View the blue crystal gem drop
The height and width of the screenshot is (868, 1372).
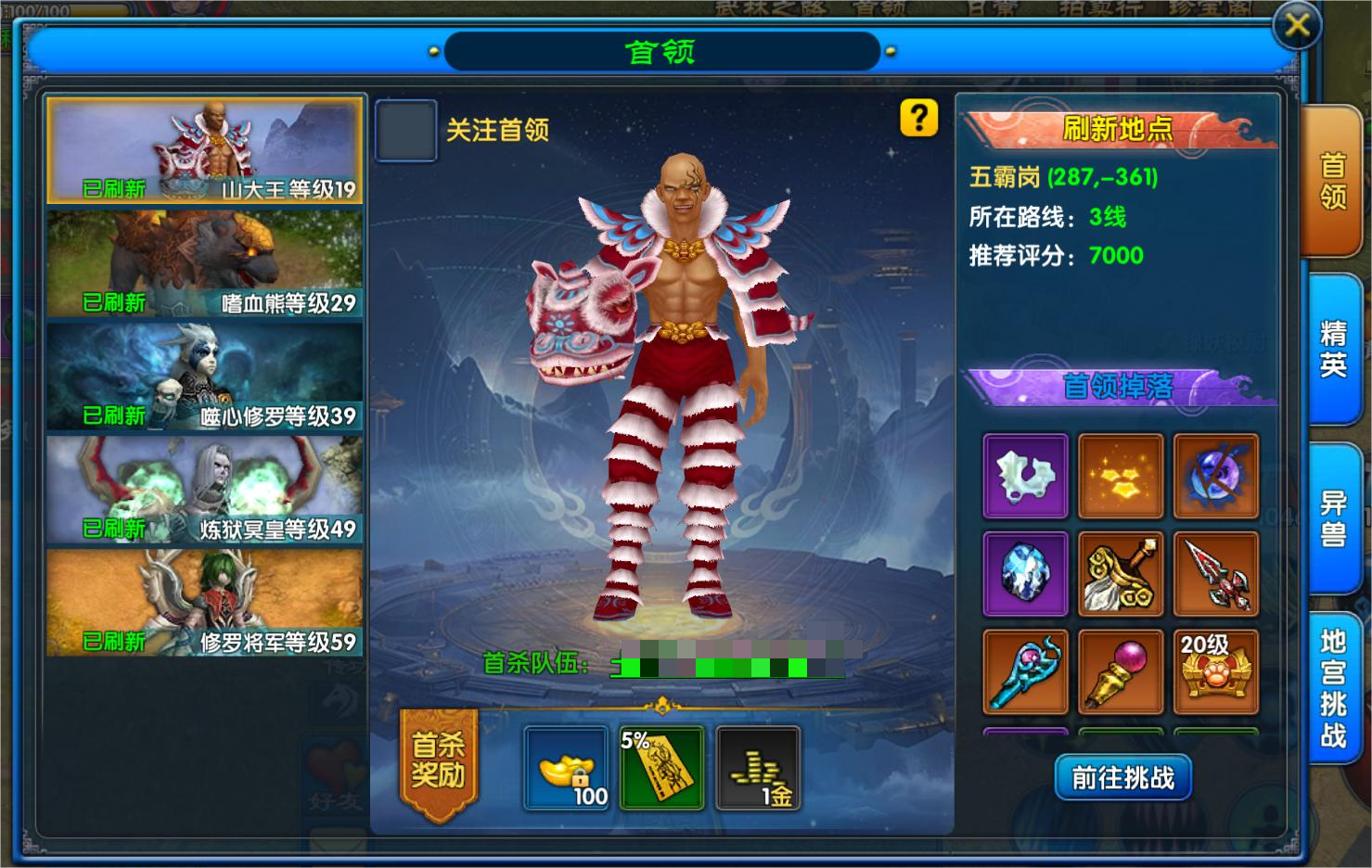(x=1025, y=574)
